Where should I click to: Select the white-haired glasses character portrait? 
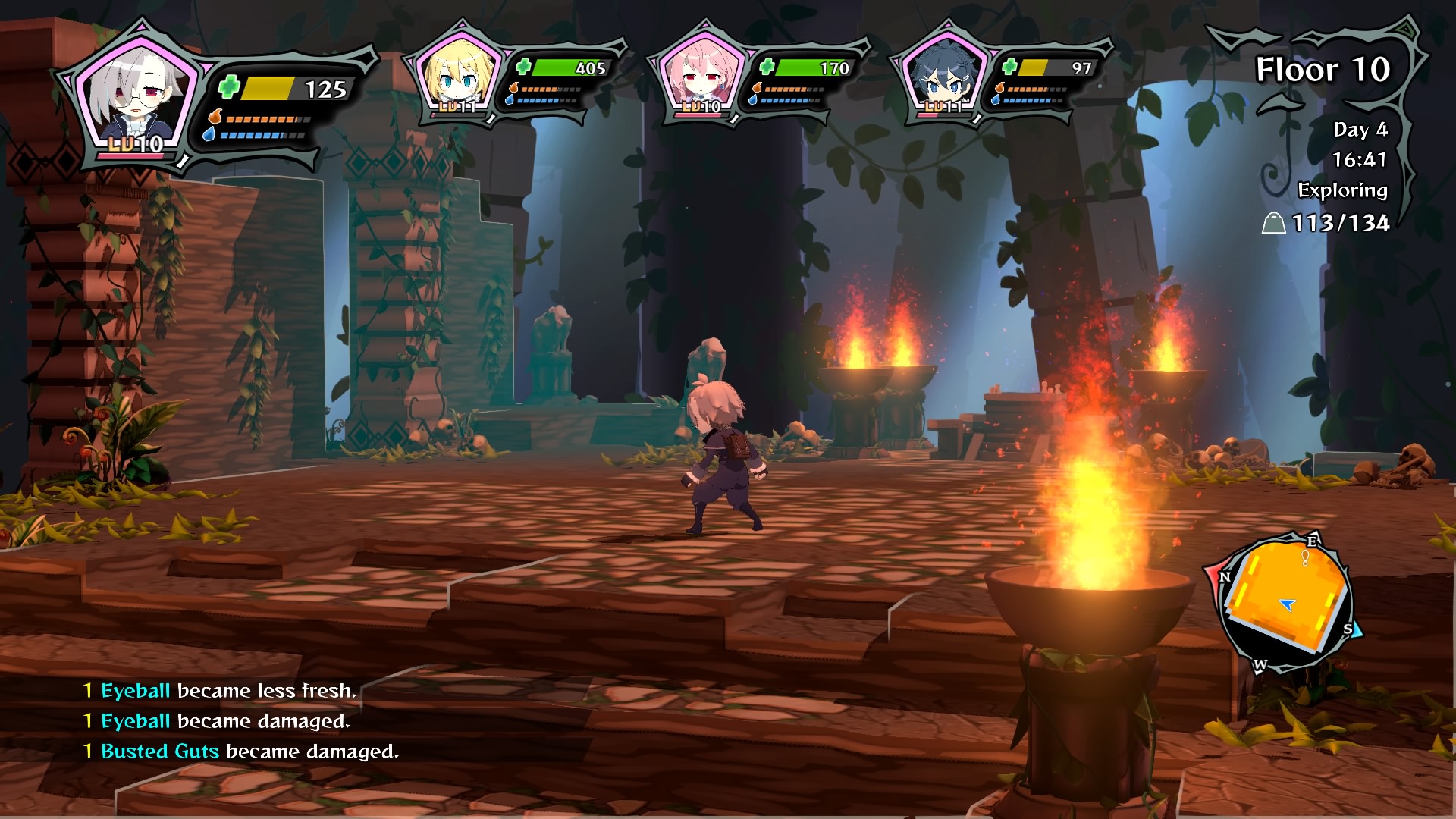pos(136,95)
